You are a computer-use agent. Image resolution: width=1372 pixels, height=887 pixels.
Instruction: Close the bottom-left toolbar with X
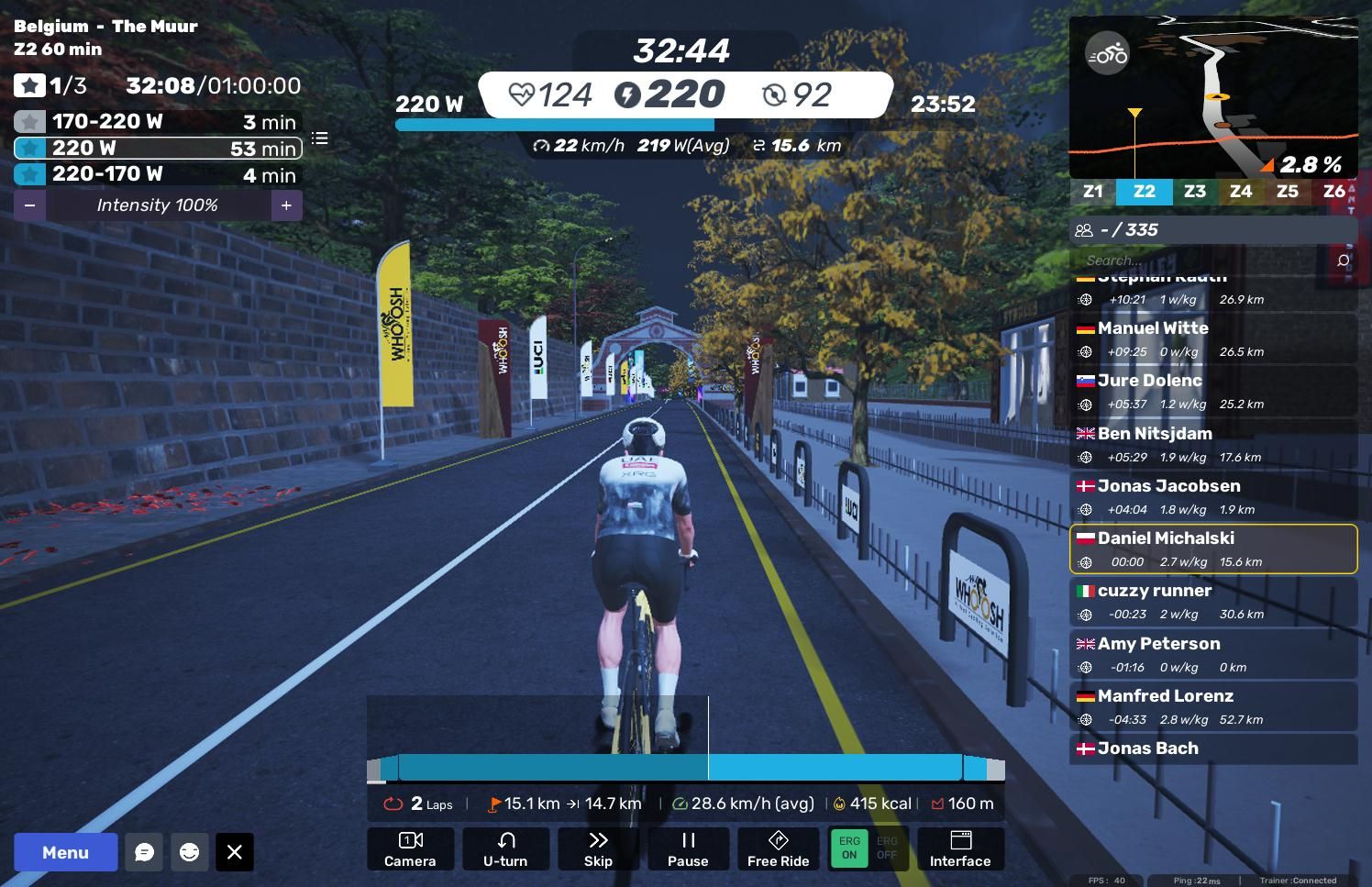235,852
